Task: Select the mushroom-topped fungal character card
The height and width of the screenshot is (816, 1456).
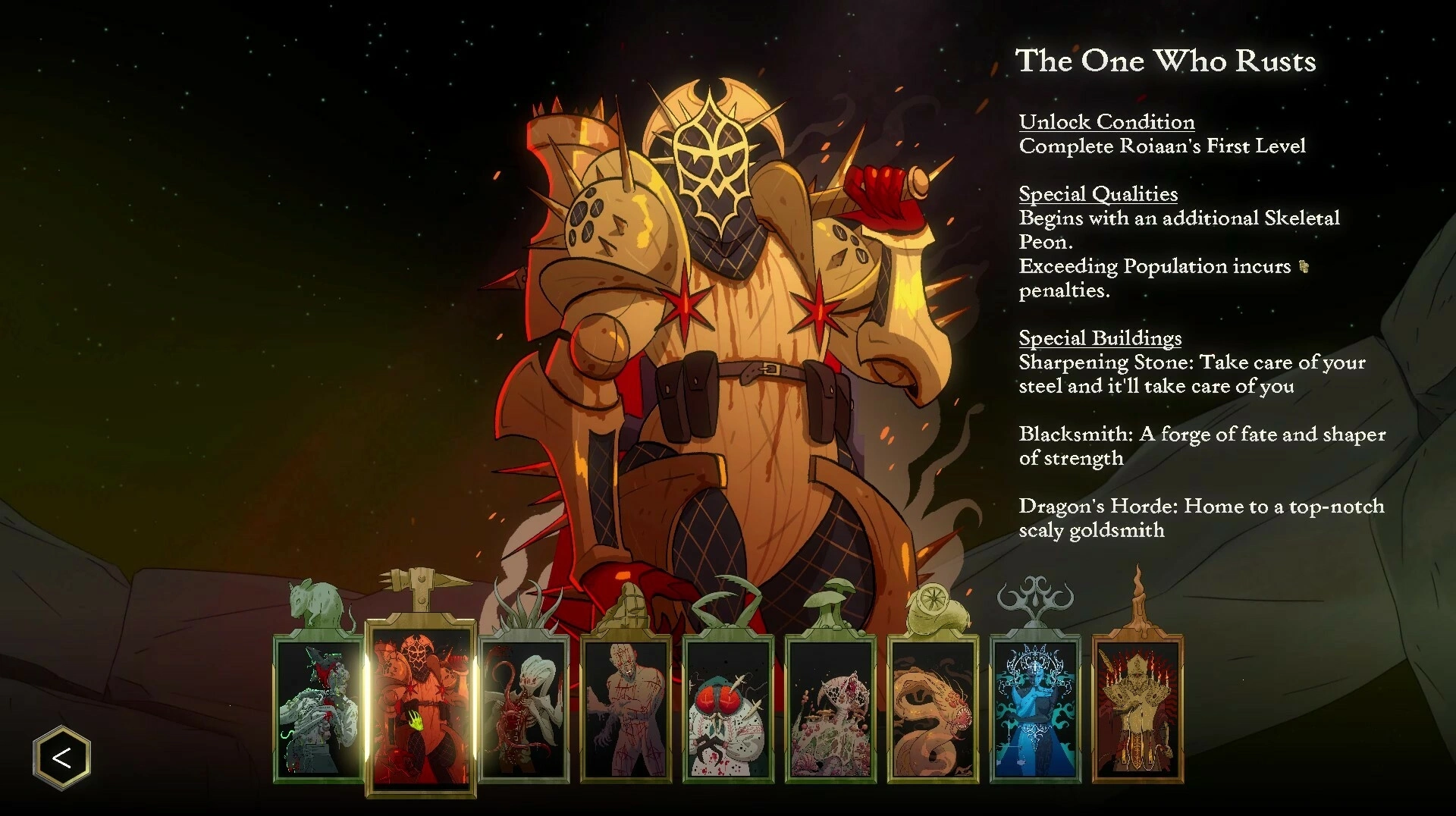Action: pos(831,709)
